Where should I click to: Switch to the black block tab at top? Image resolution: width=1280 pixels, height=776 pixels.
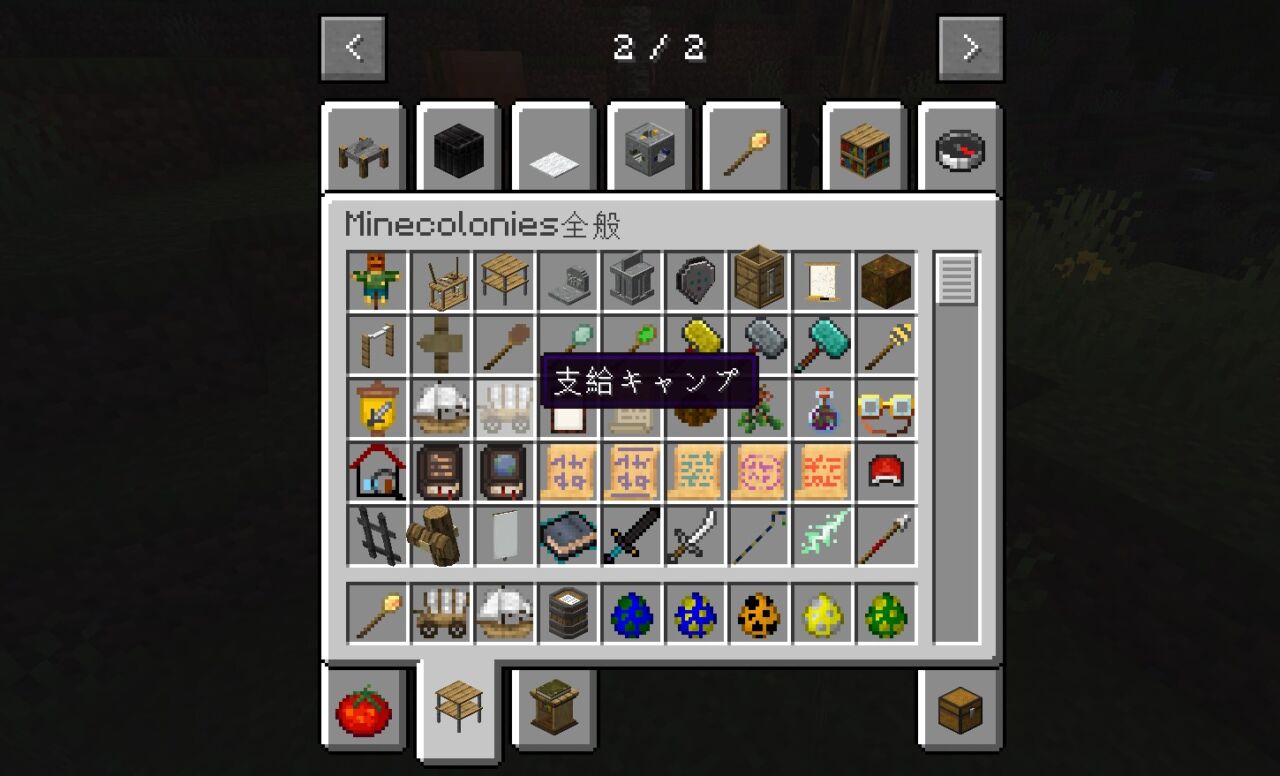(458, 147)
